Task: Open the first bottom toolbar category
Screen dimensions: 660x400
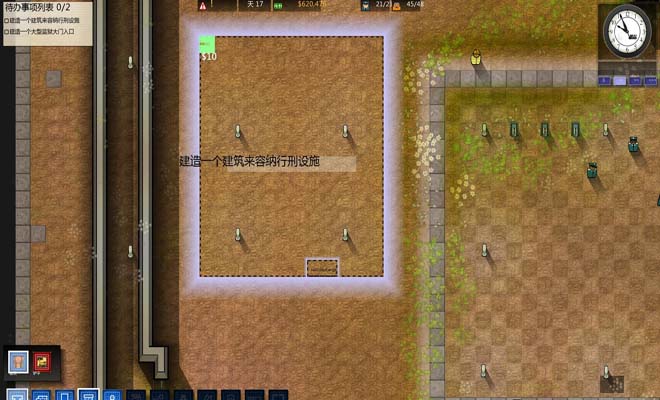Action: pyautogui.click(x=17, y=395)
